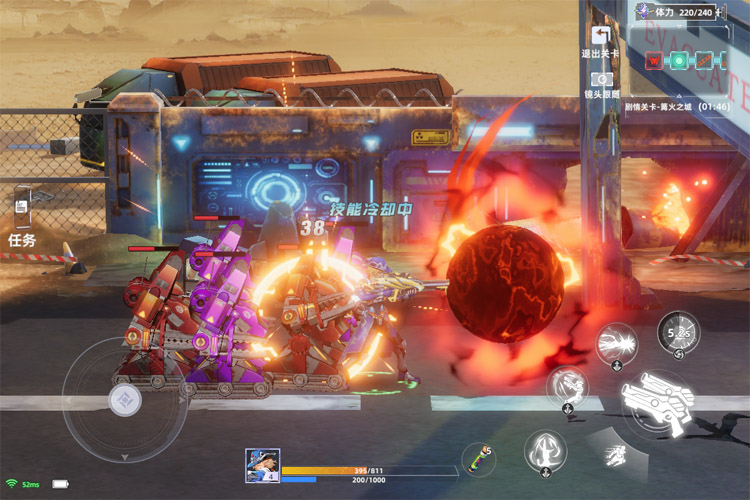Activate the flame aura skill
The width and height of the screenshot is (750, 500).
pyautogui.click(x=546, y=452)
